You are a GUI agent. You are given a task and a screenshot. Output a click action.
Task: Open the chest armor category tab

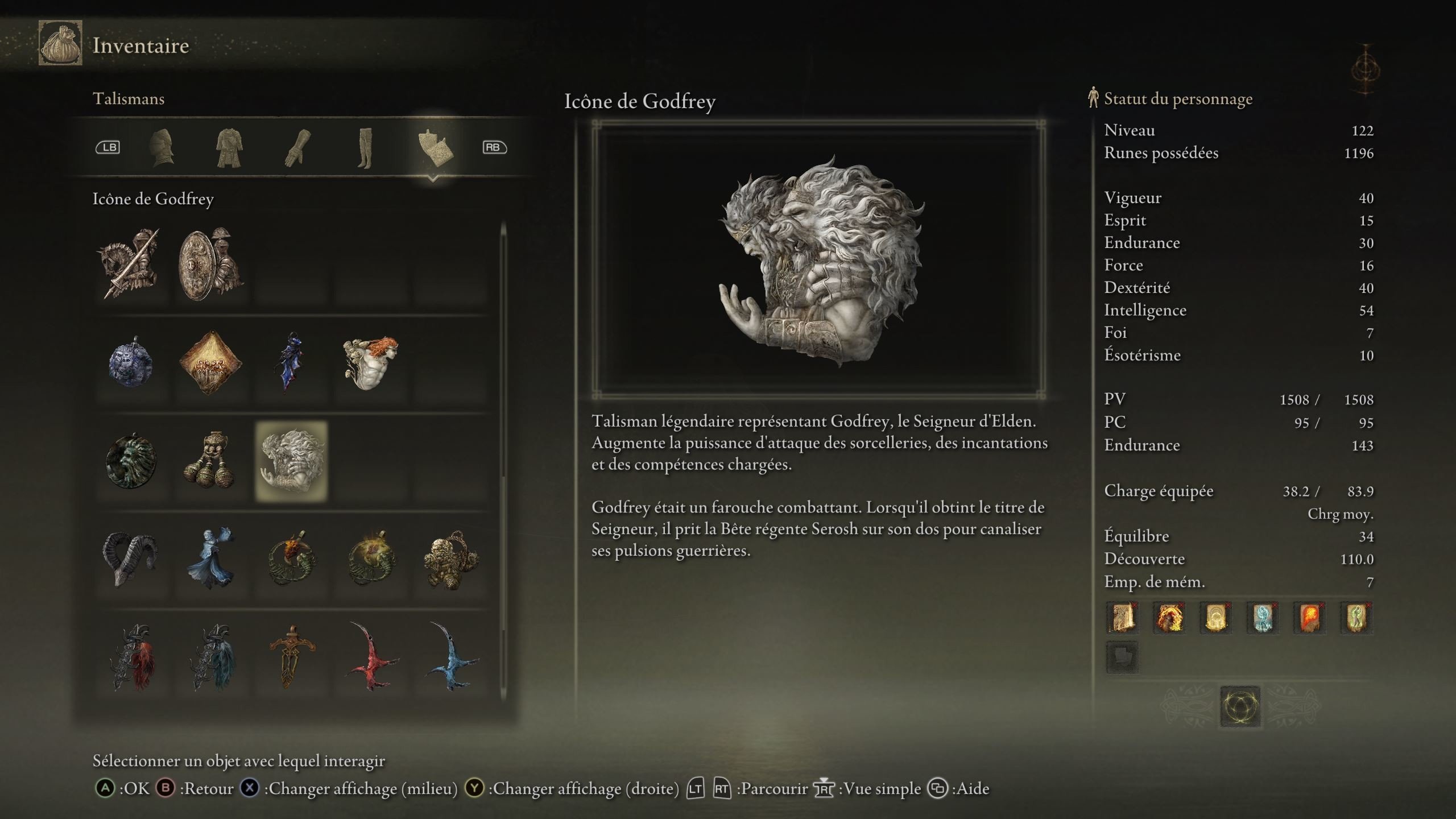229,148
